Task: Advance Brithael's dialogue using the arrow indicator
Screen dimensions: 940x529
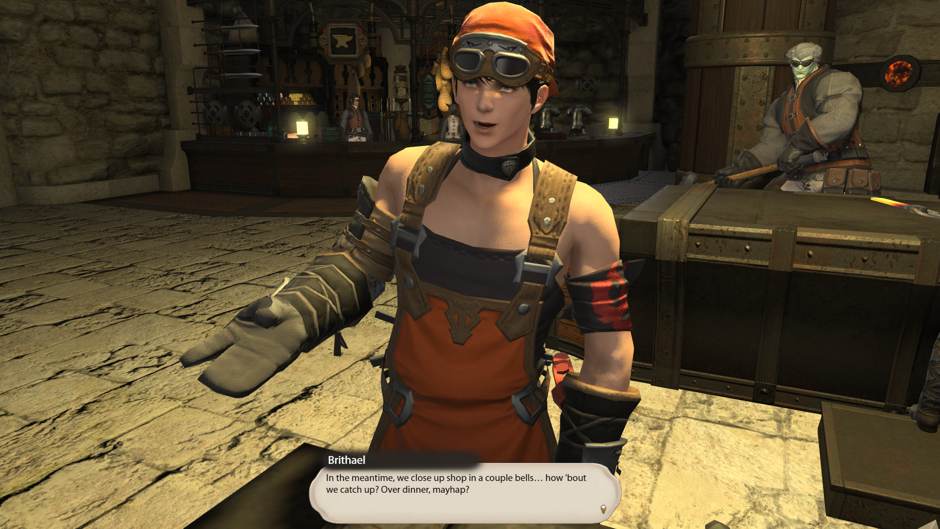Action: 603,509
